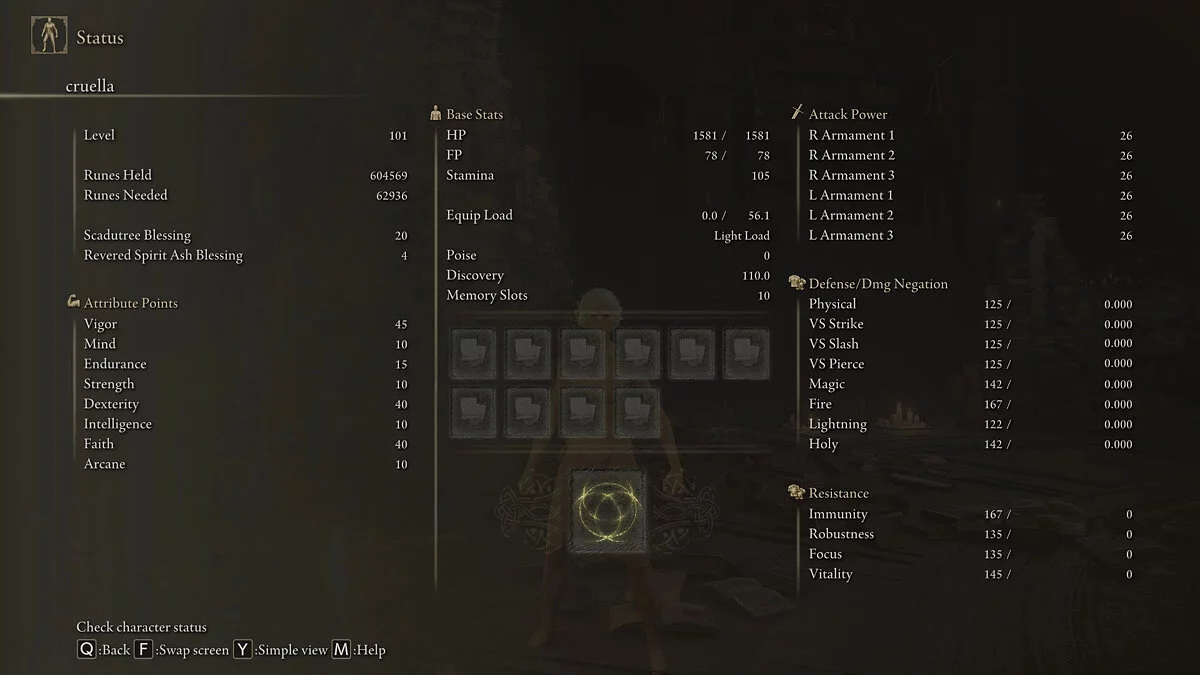1200x675 pixels.
Task: Highlight the Revered Spirit Ash Blessing row
Action: pos(245,255)
